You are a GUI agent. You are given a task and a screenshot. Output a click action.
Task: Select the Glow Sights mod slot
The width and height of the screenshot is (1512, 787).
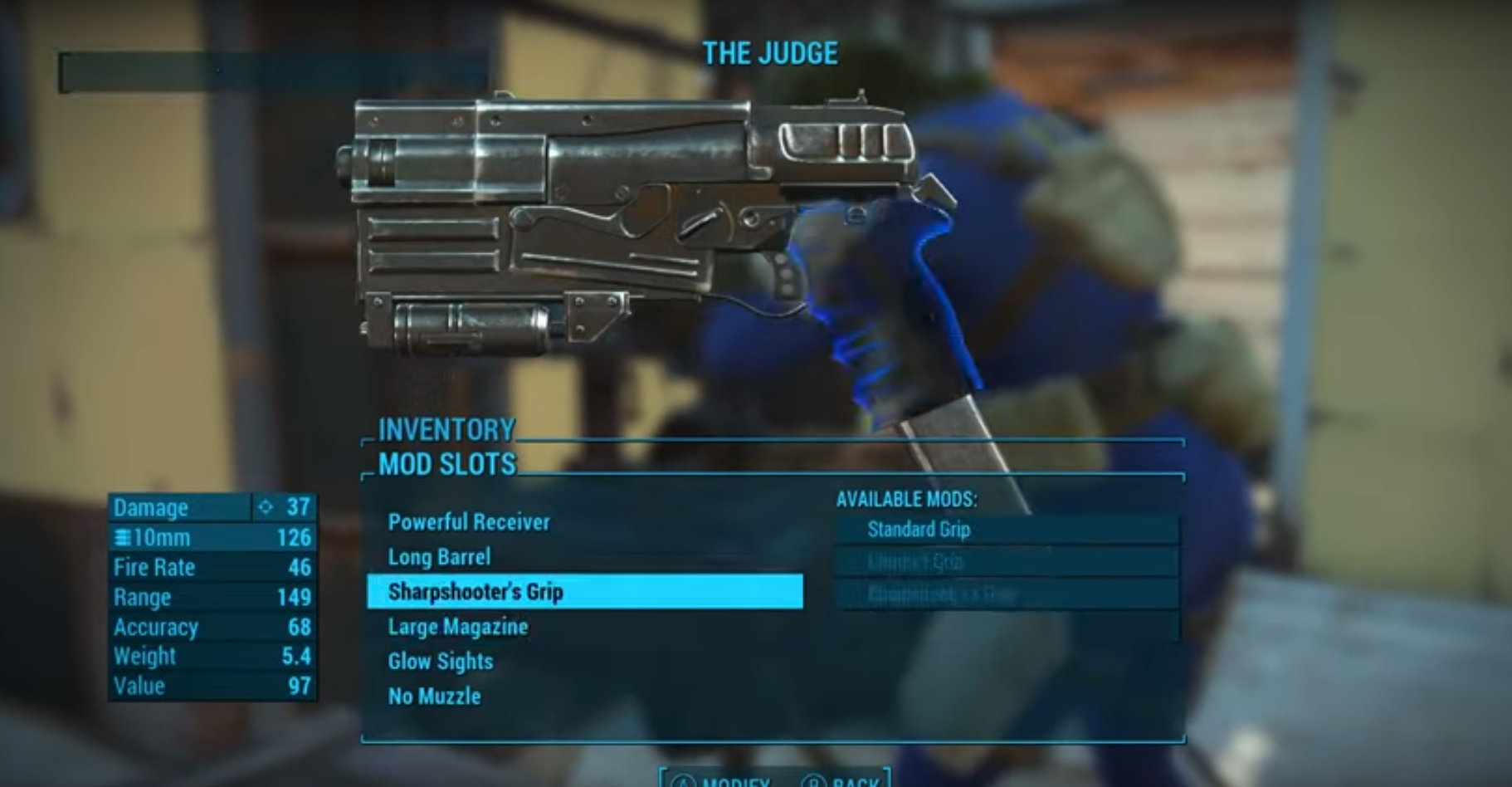(440, 662)
